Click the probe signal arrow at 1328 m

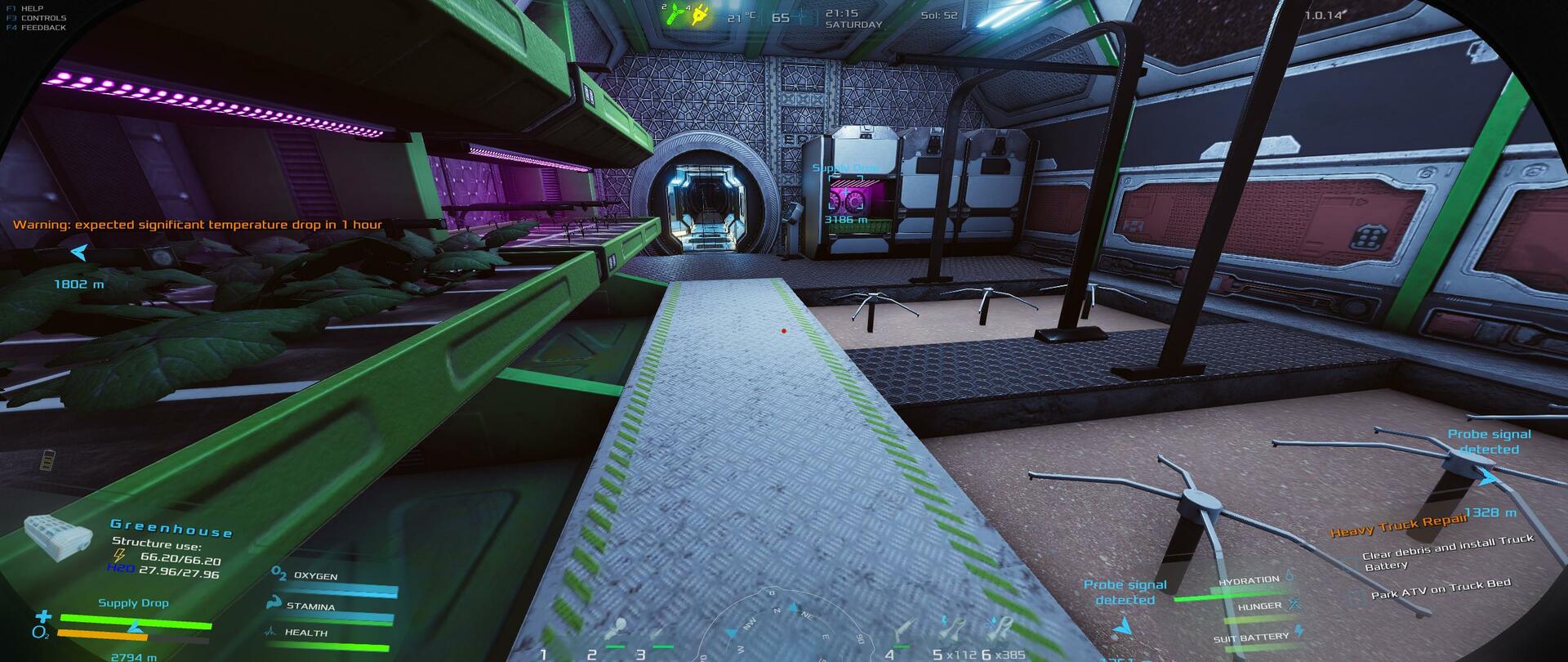(1489, 478)
